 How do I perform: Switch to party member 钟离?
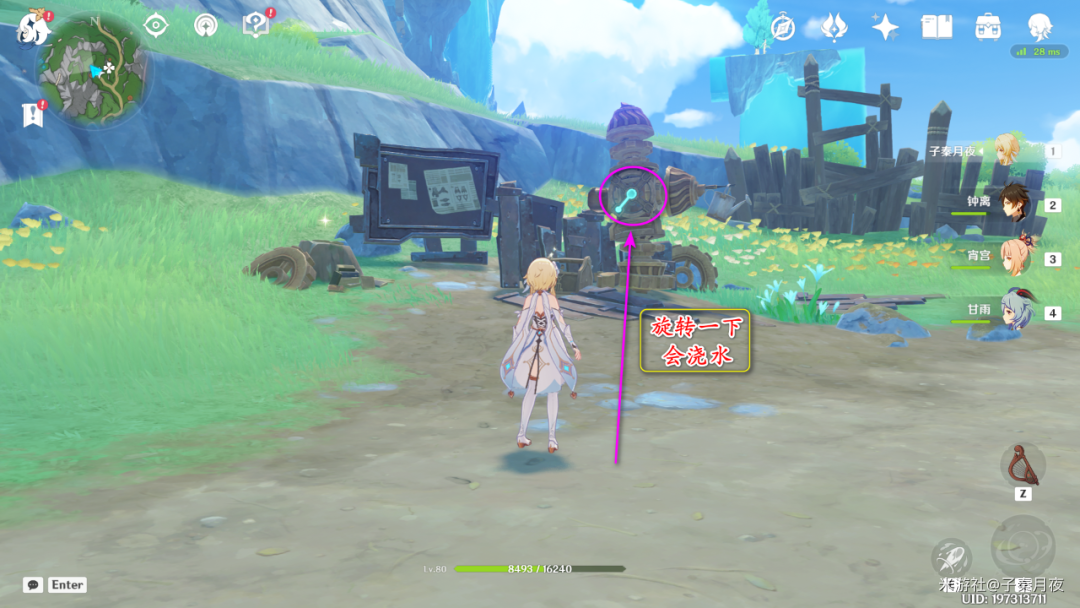click(x=1014, y=204)
